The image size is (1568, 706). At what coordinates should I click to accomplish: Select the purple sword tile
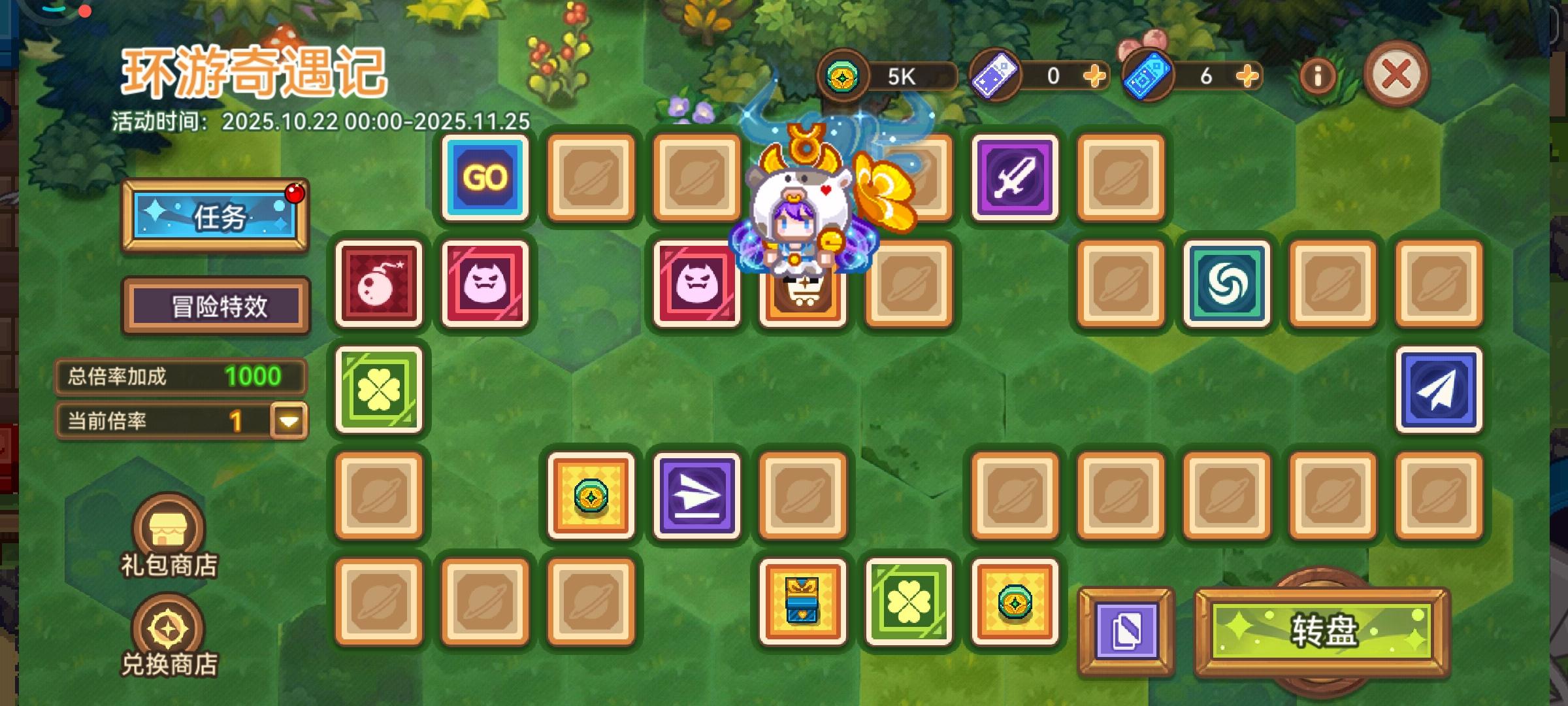point(1015,178)
